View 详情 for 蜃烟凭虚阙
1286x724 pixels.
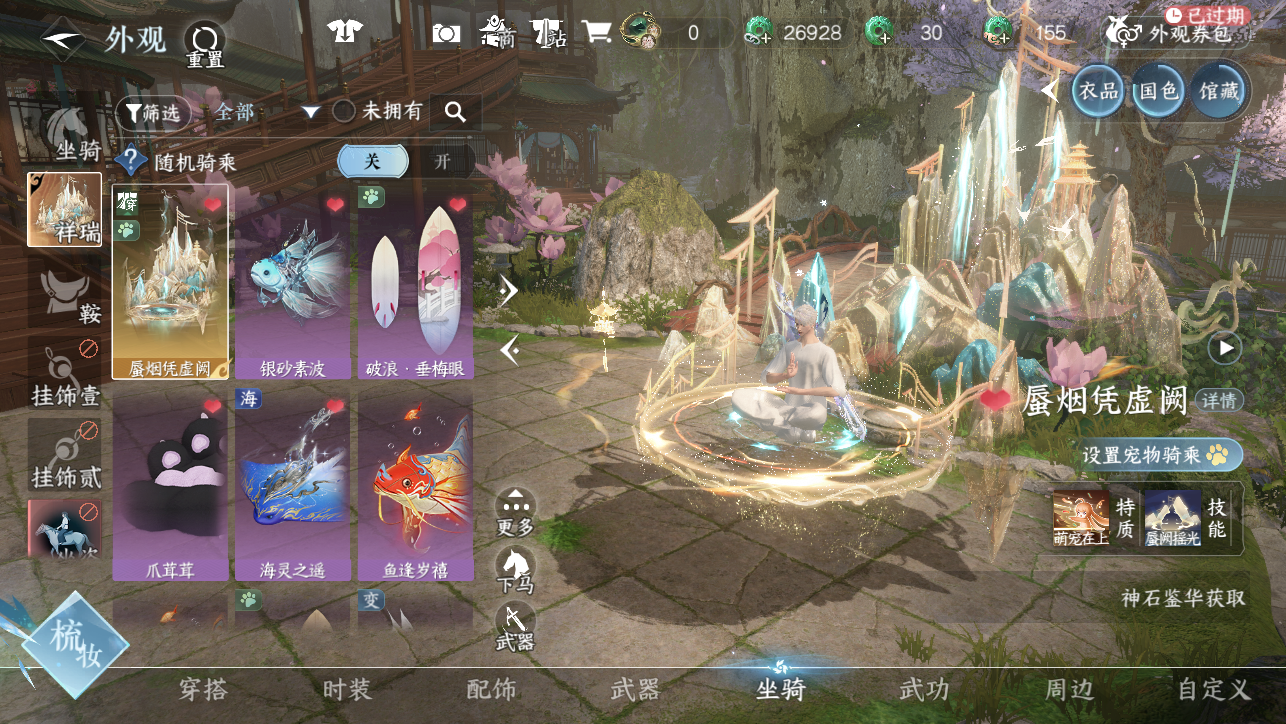pyautogui.click(x=1219, y=401)
